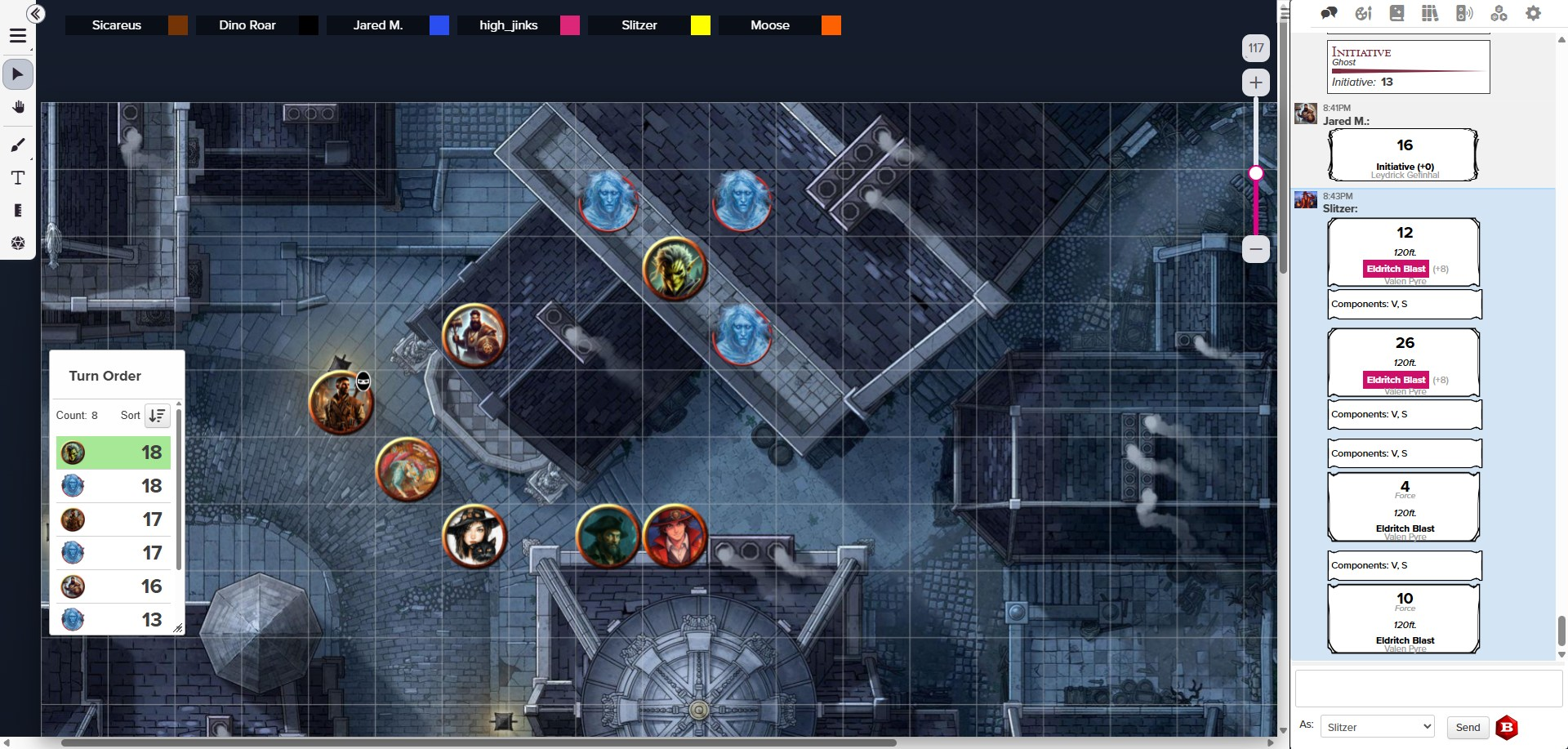Switch to the Chat tab

point(1329,13)
